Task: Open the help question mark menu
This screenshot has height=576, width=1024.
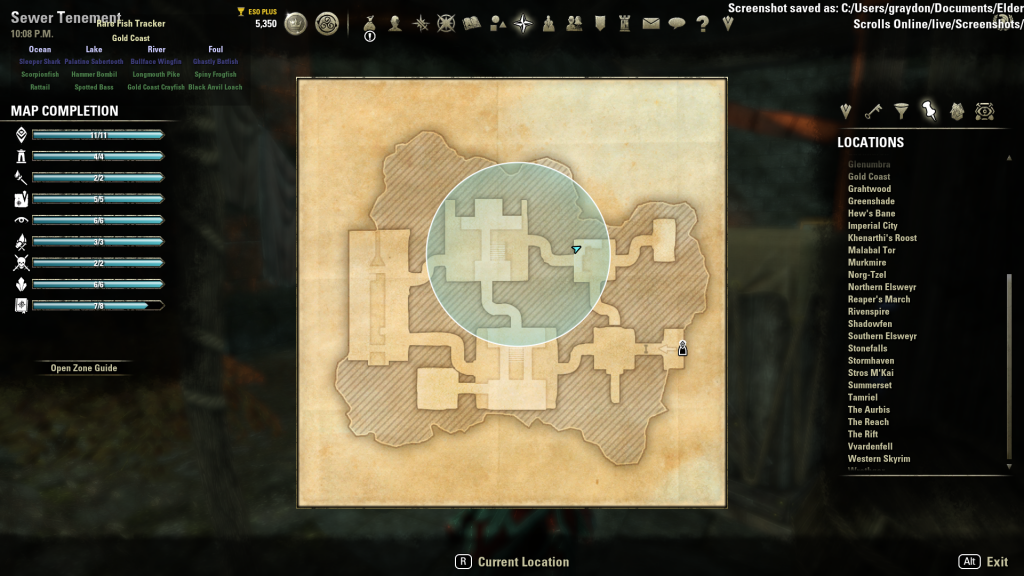Action: coord(702,24)
